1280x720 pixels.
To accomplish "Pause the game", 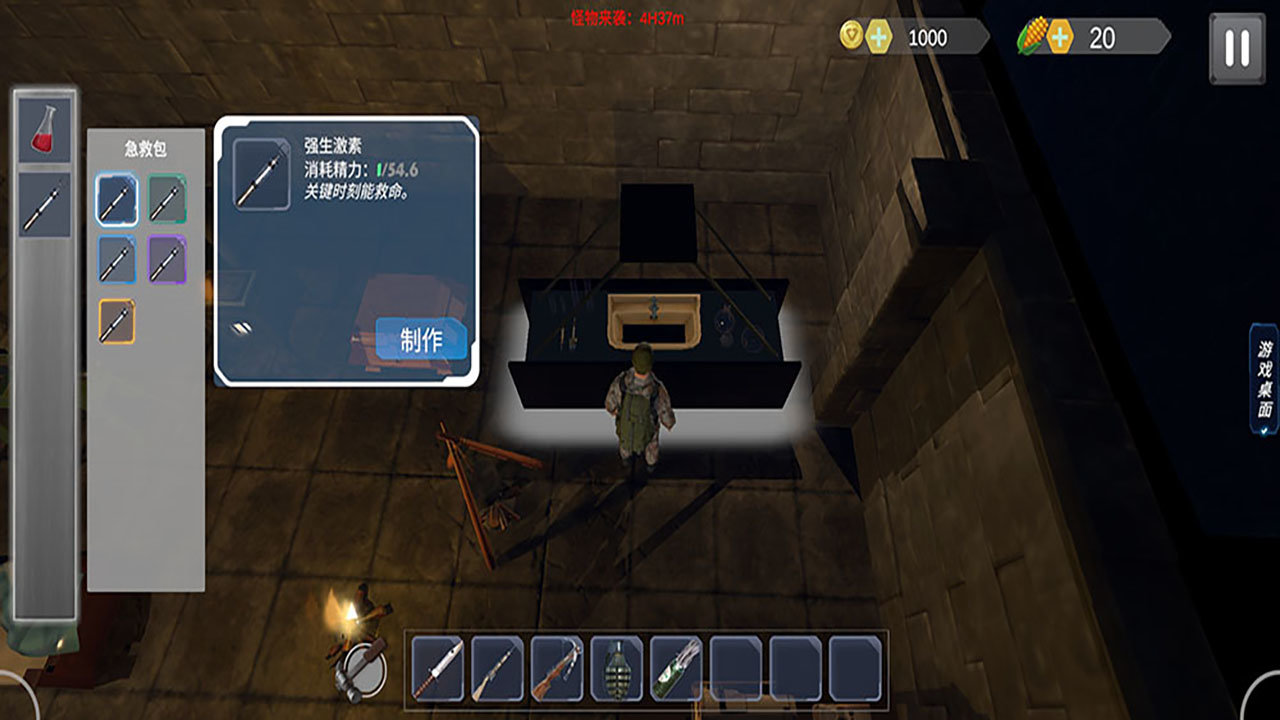I will tap(1237, 47).
